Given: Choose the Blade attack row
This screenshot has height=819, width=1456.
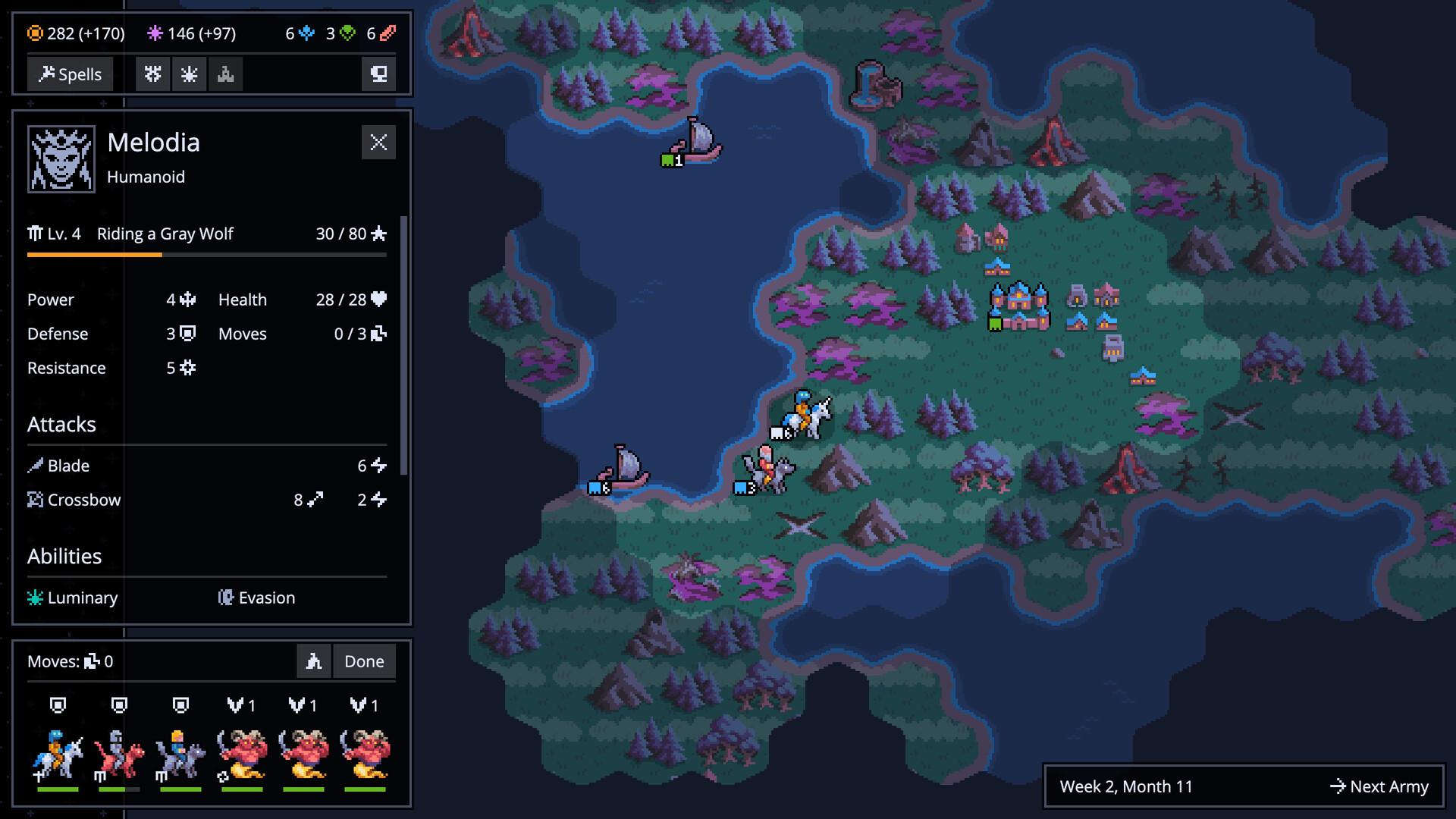Looking at the screenshot, I should 206,466.
